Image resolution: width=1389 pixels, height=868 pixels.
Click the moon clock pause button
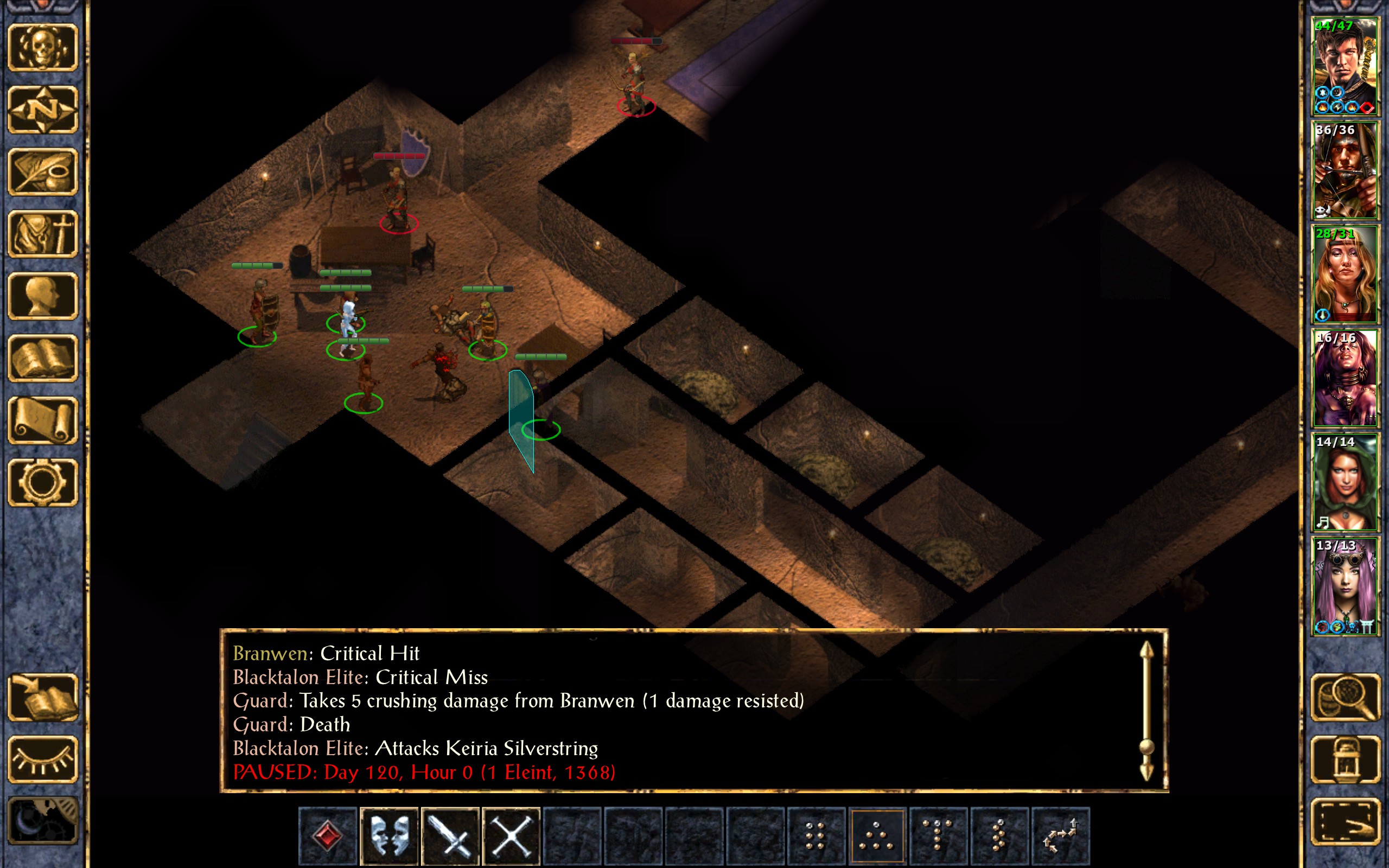[43, 821]
